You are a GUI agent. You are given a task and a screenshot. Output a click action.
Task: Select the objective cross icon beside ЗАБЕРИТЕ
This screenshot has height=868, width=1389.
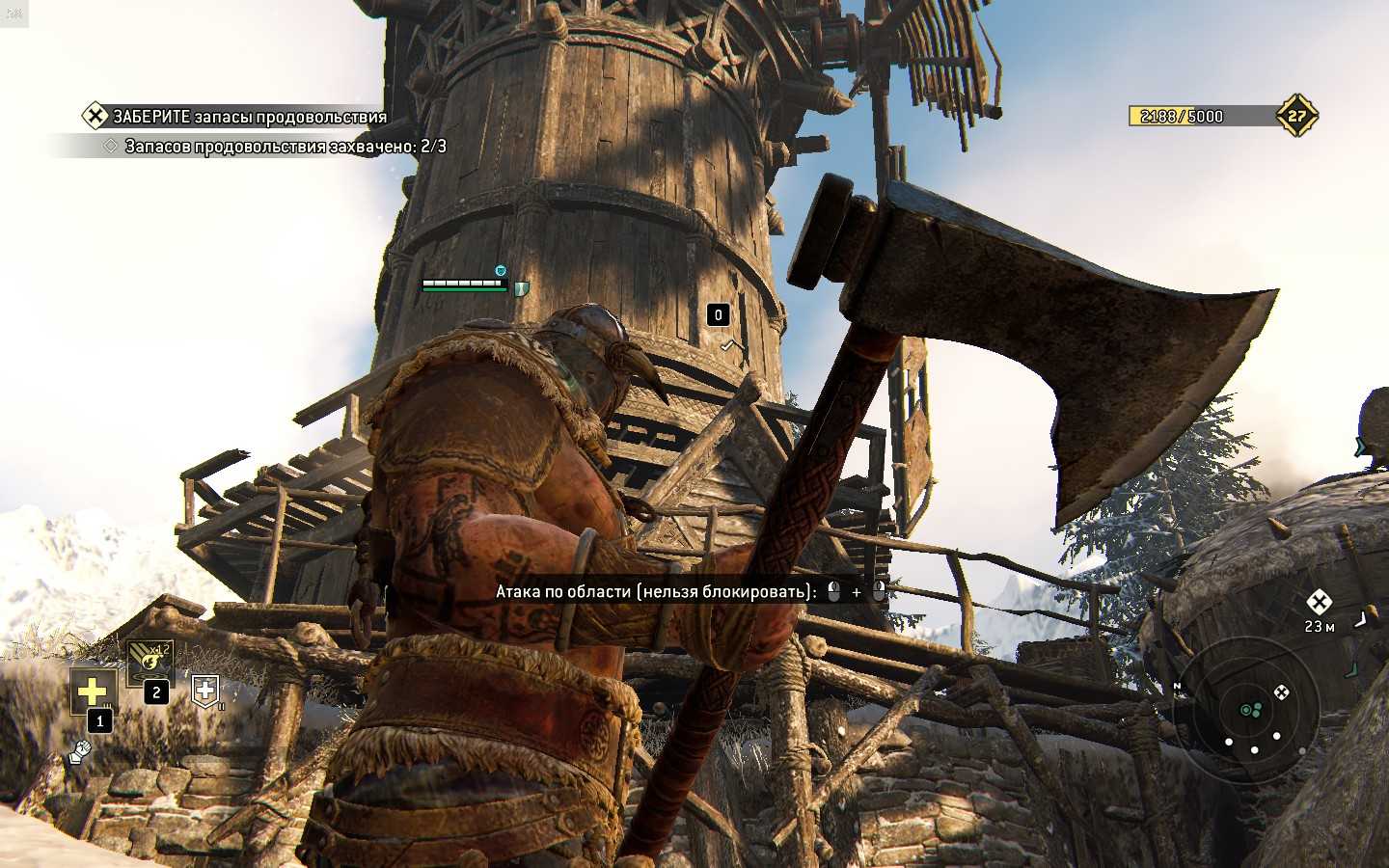coord(95,117)
